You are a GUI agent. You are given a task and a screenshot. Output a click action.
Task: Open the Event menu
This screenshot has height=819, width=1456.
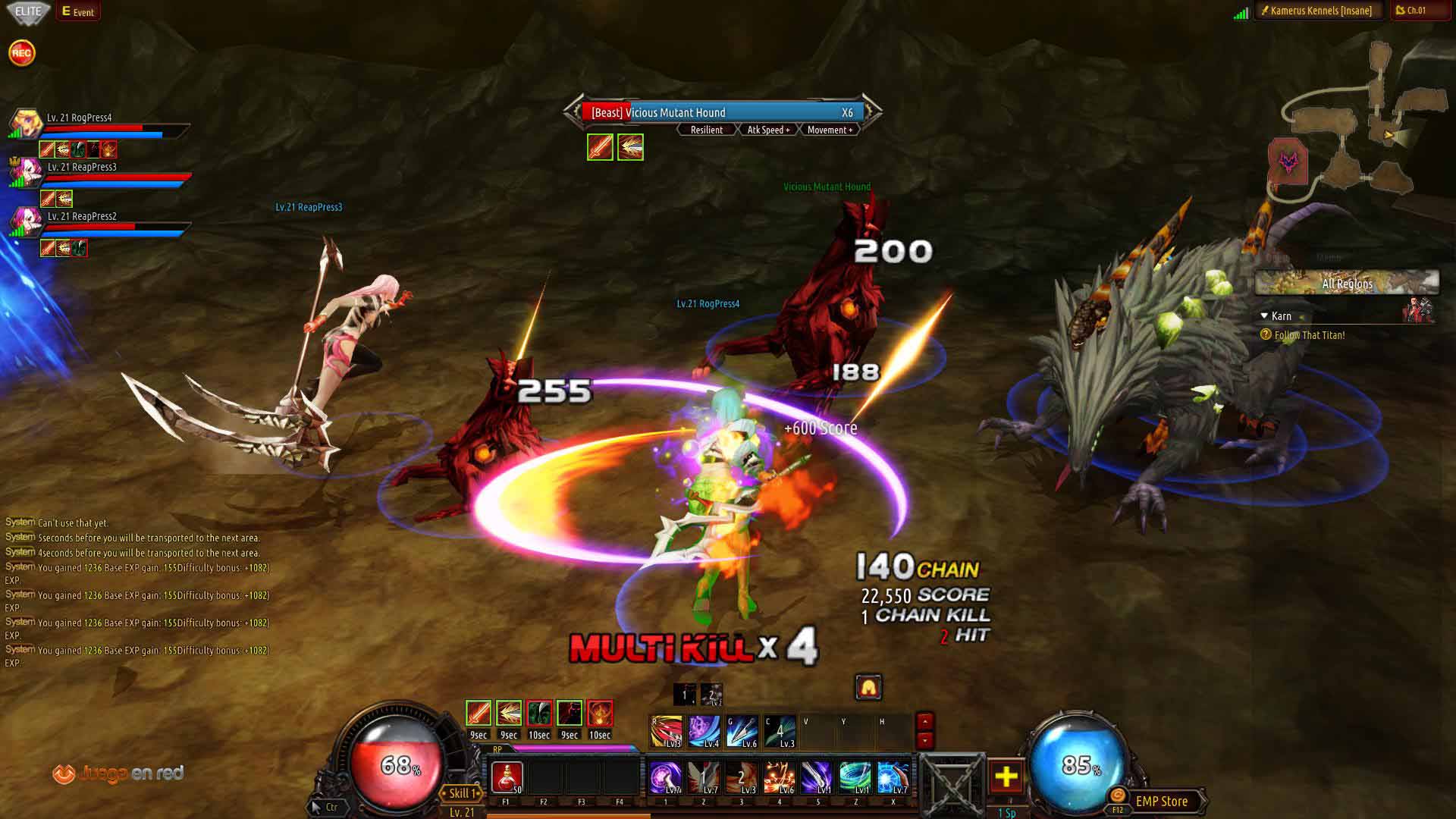78,11
